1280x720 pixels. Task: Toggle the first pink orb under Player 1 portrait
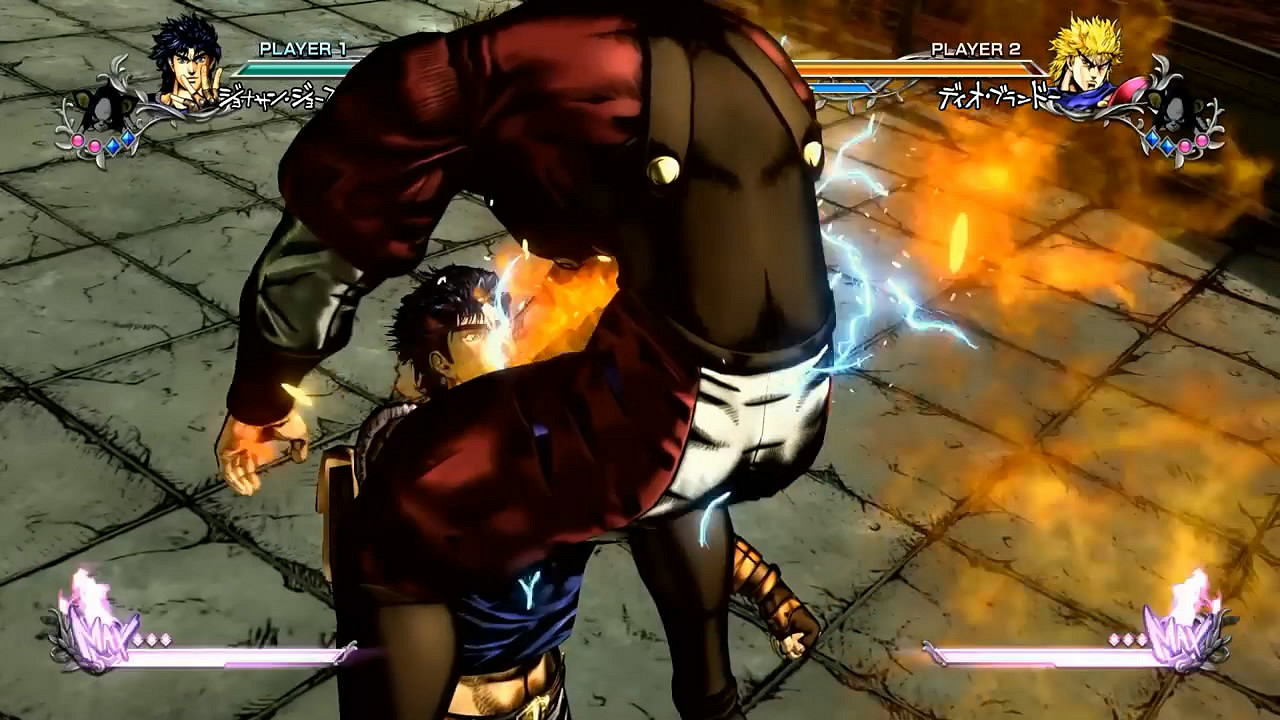tap(78, 142)
